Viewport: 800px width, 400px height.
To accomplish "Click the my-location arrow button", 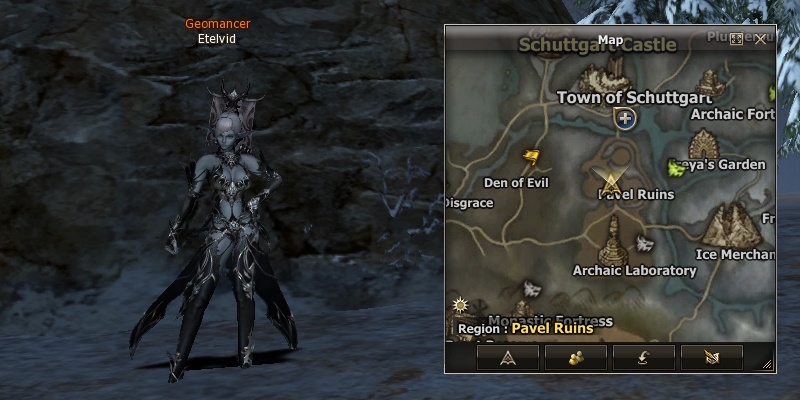I will 509,358.
